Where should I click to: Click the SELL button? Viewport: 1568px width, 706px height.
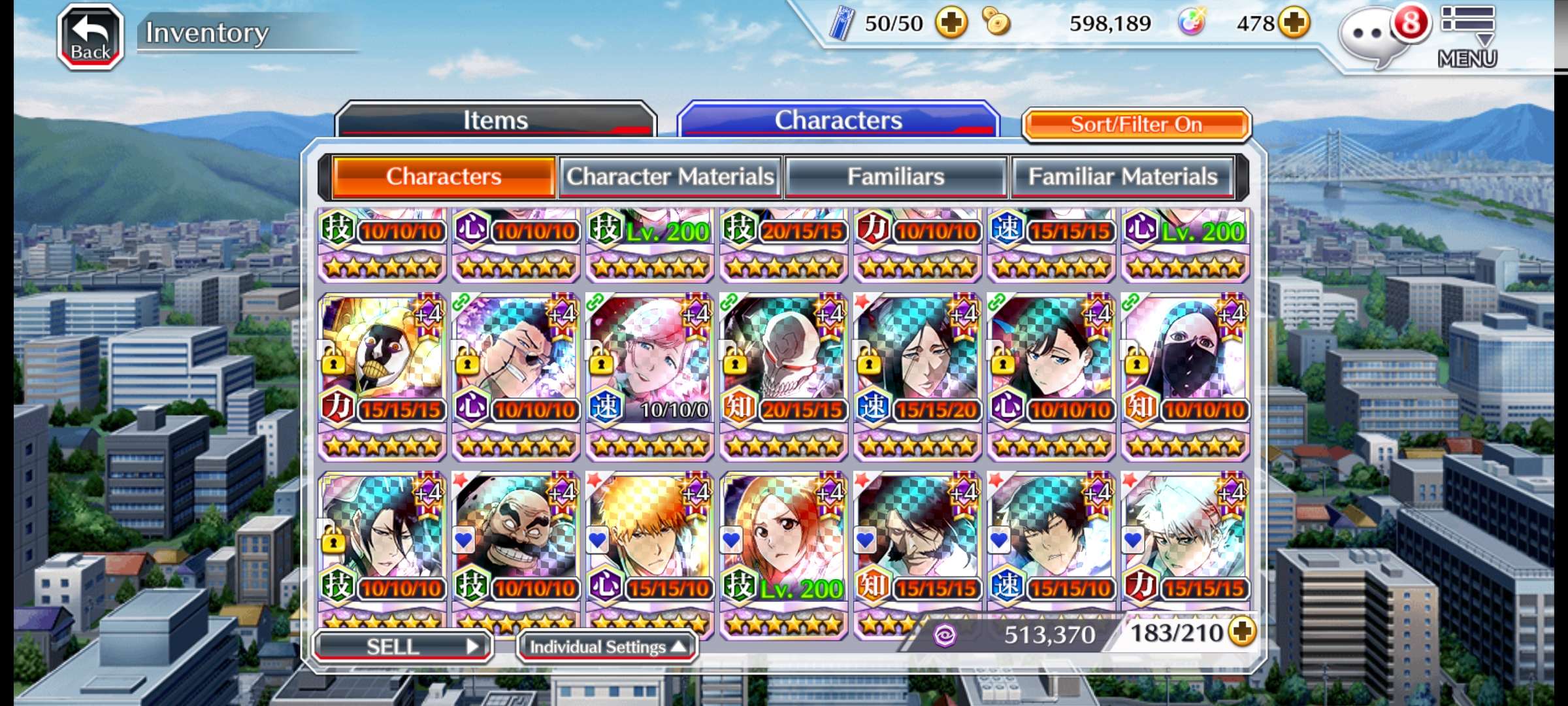[x=402, y=647]
